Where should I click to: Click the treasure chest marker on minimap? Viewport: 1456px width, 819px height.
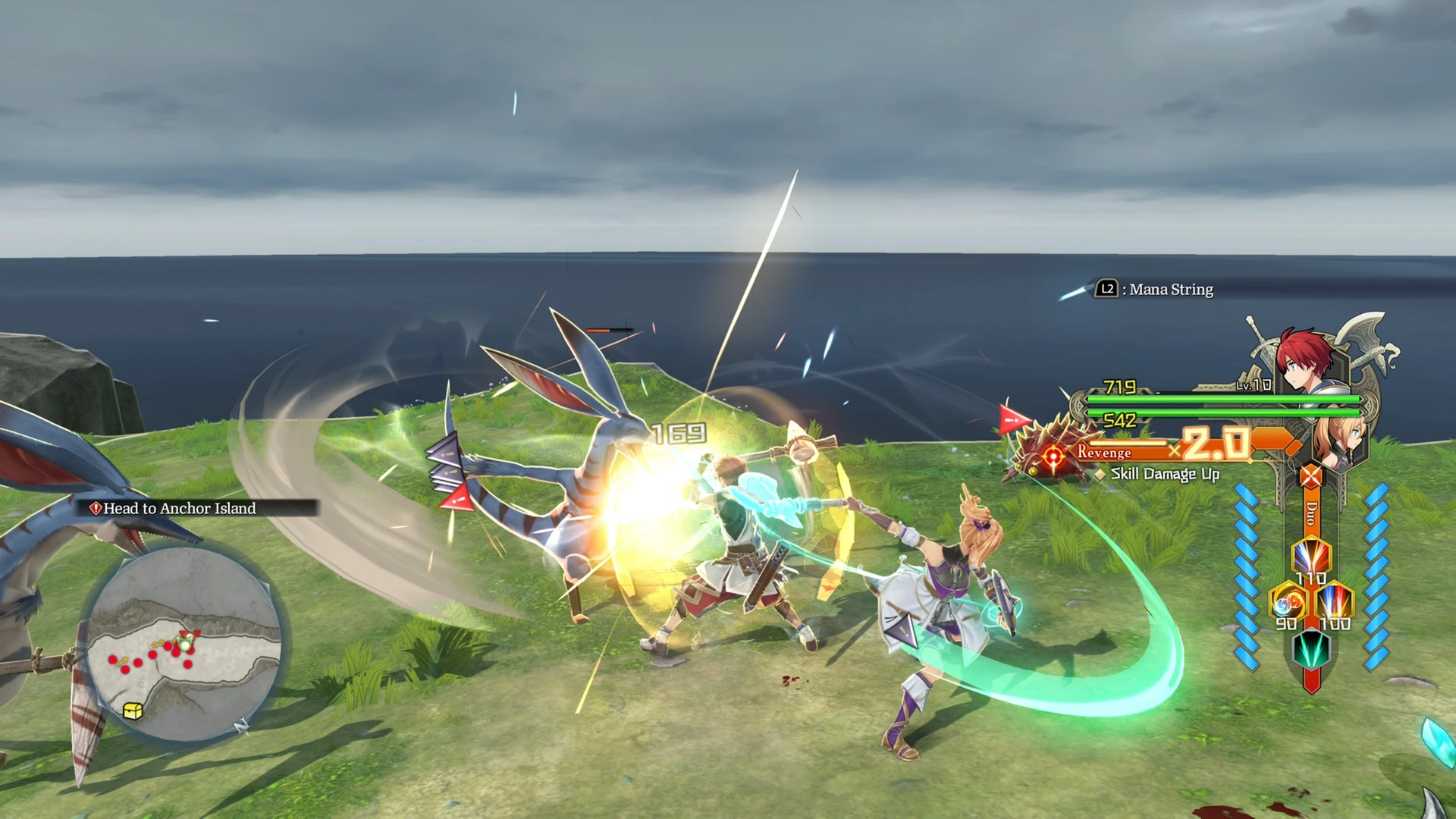tap(133, 711)
